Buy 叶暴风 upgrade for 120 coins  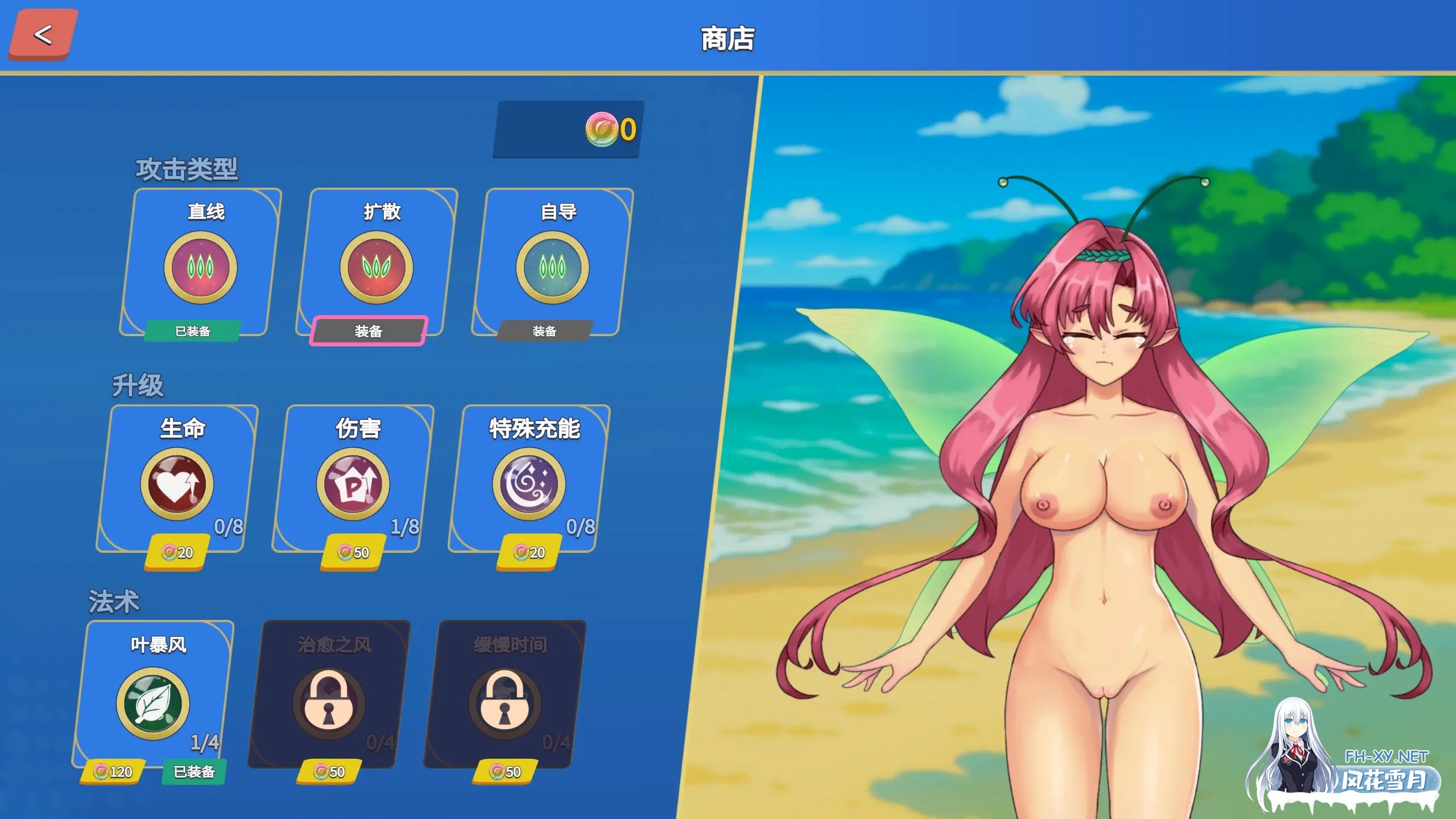tap(112, 773)
